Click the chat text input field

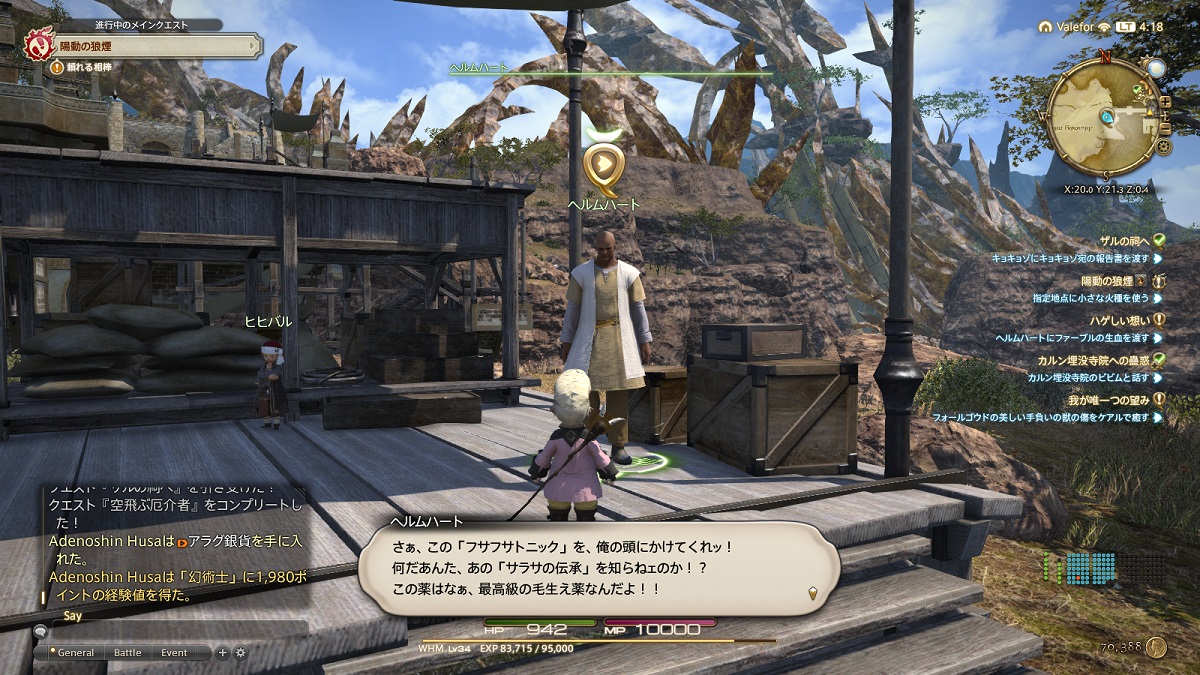170,631
